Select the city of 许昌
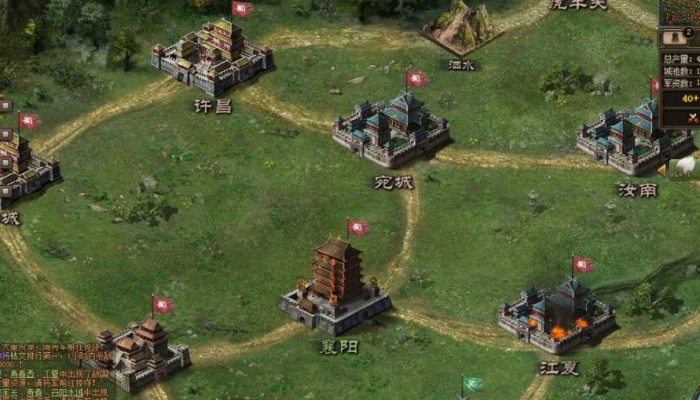 [213, 55]
